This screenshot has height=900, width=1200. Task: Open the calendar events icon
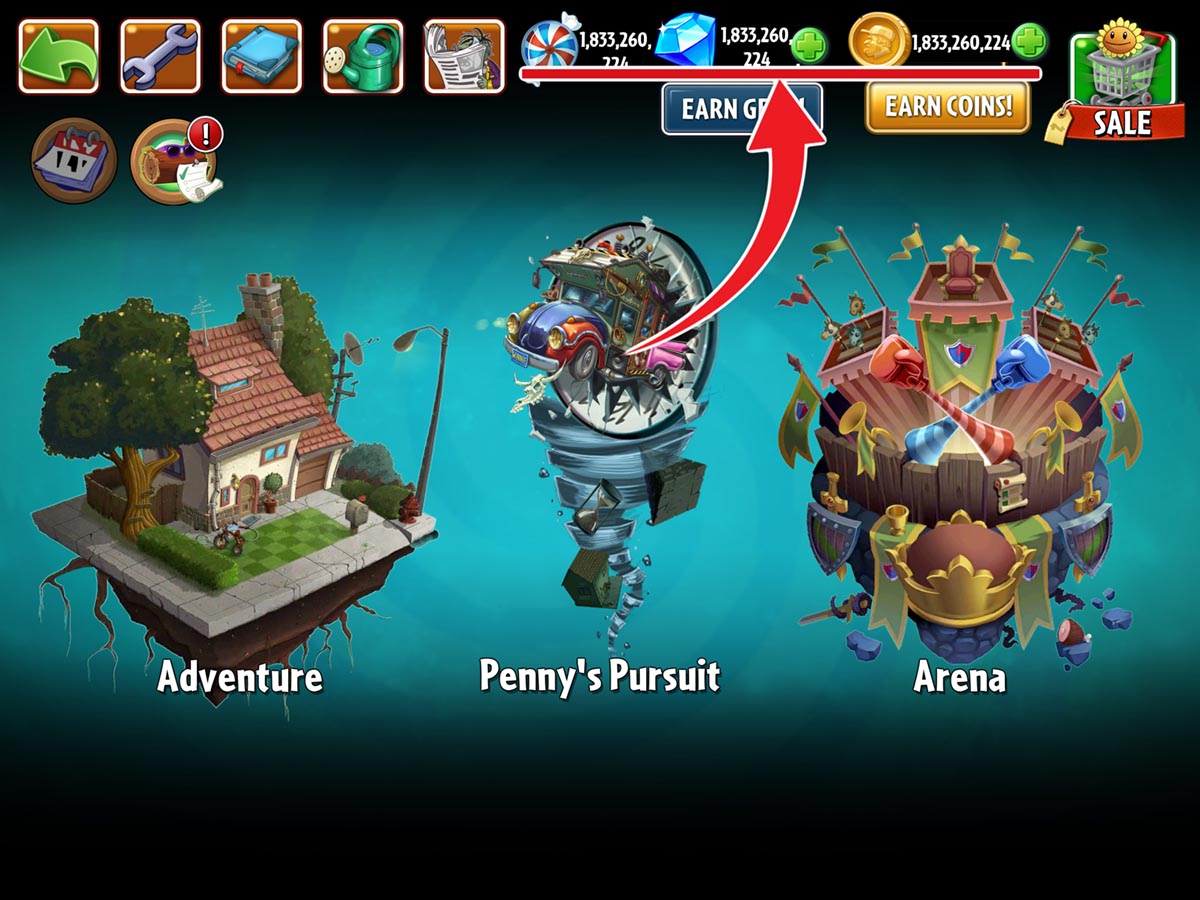[74, 160]
